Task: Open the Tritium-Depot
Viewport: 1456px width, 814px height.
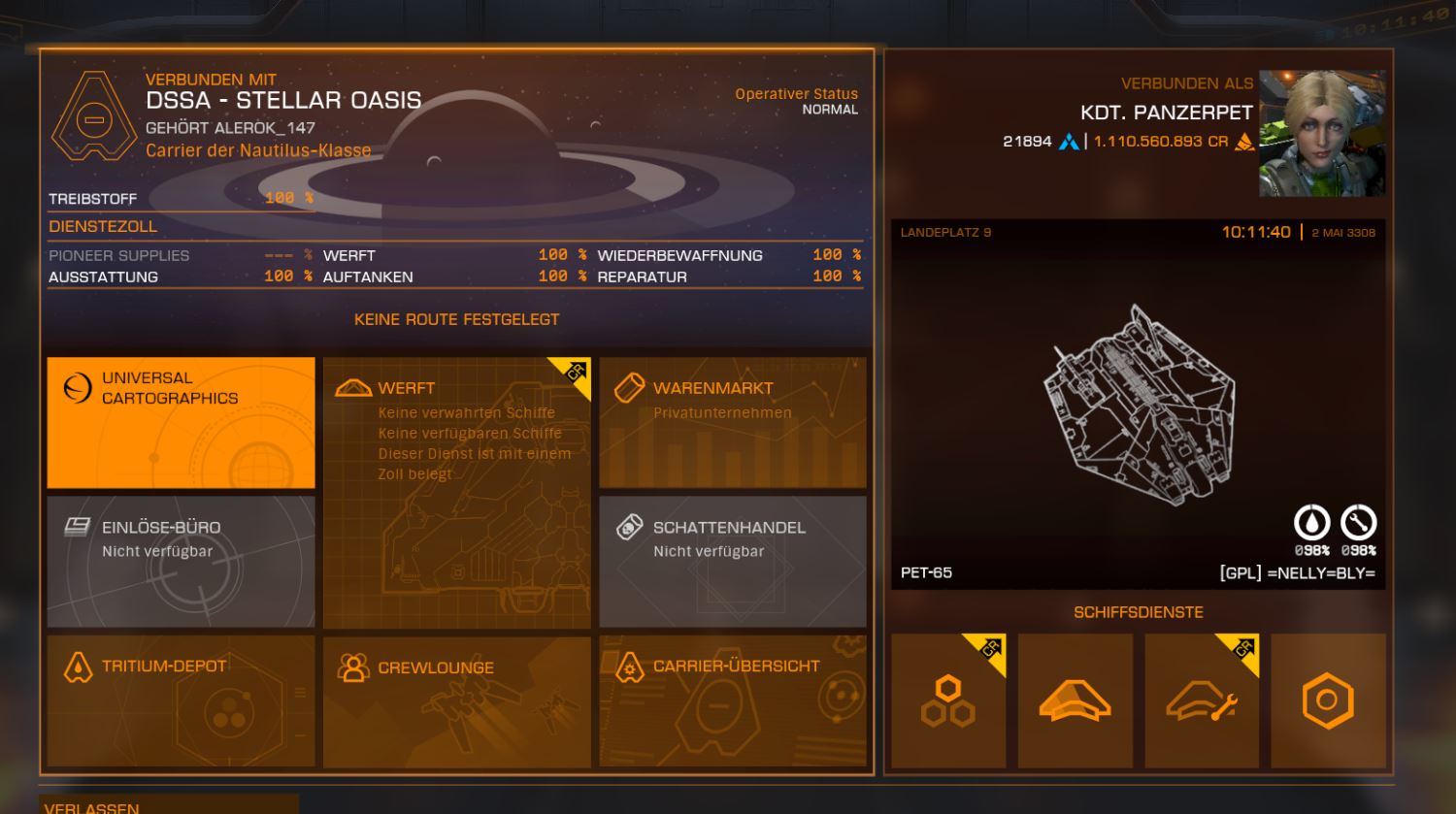Action: tap(181, 700)
